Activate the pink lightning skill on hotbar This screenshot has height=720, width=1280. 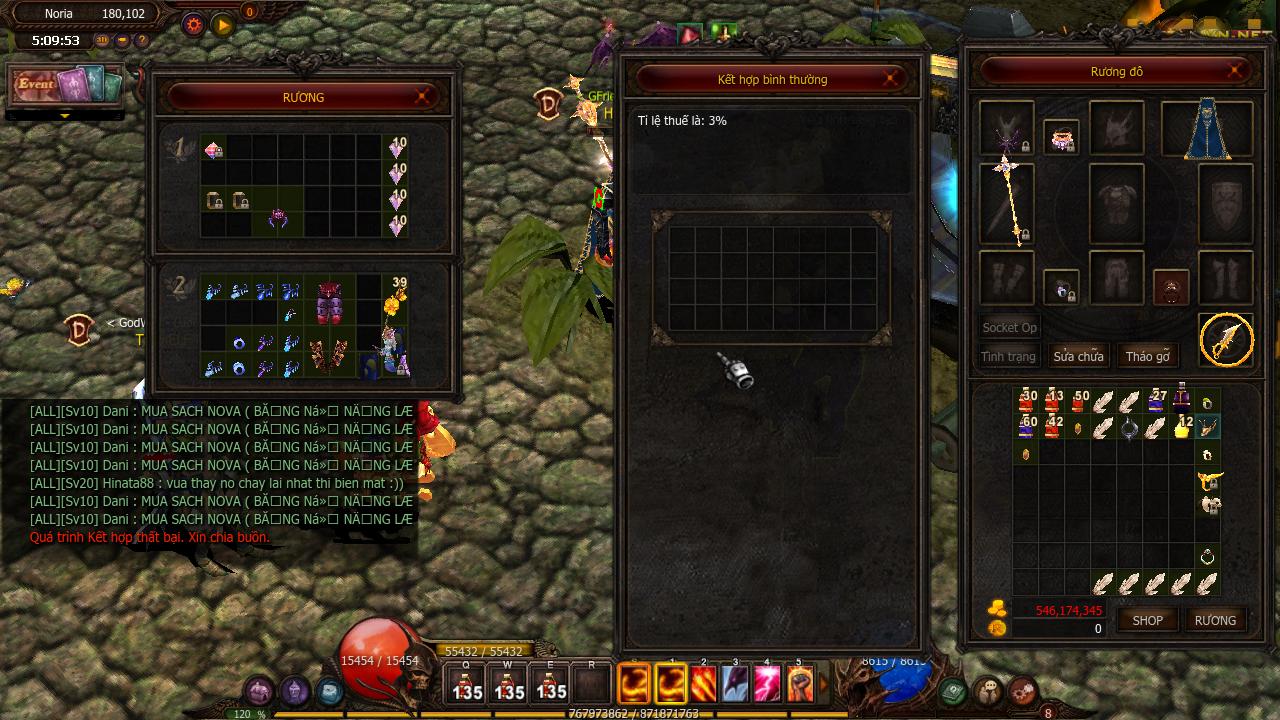click(767, 685)
